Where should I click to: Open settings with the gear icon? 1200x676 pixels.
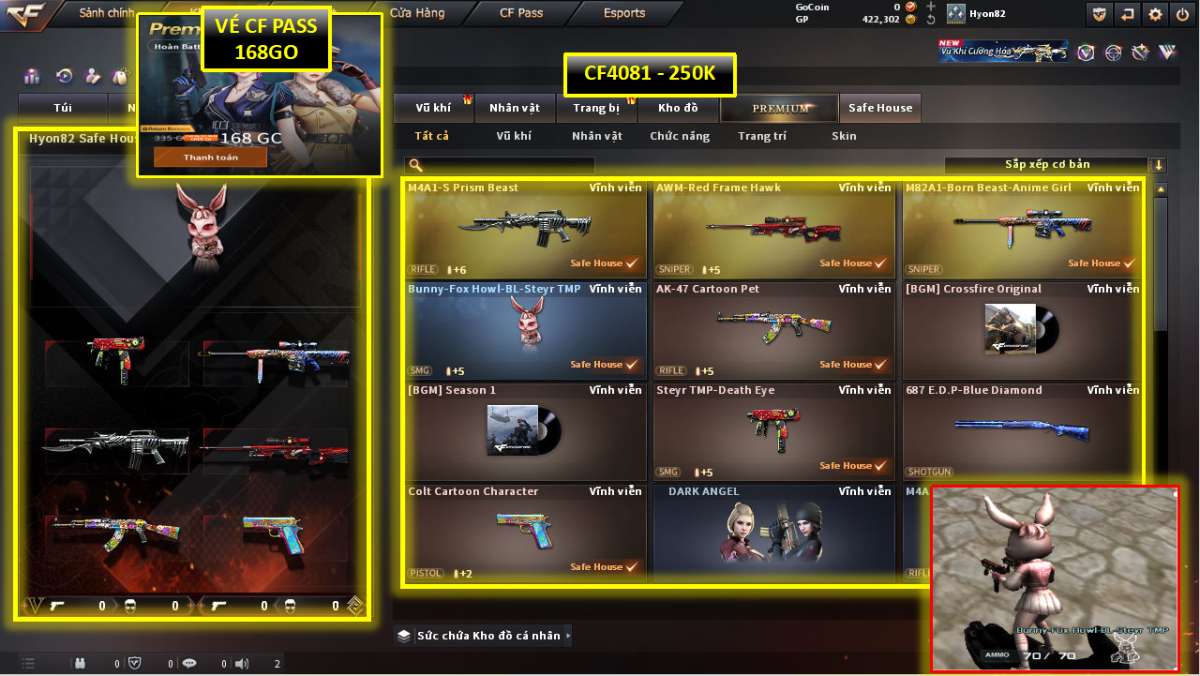coord(1155,14)
